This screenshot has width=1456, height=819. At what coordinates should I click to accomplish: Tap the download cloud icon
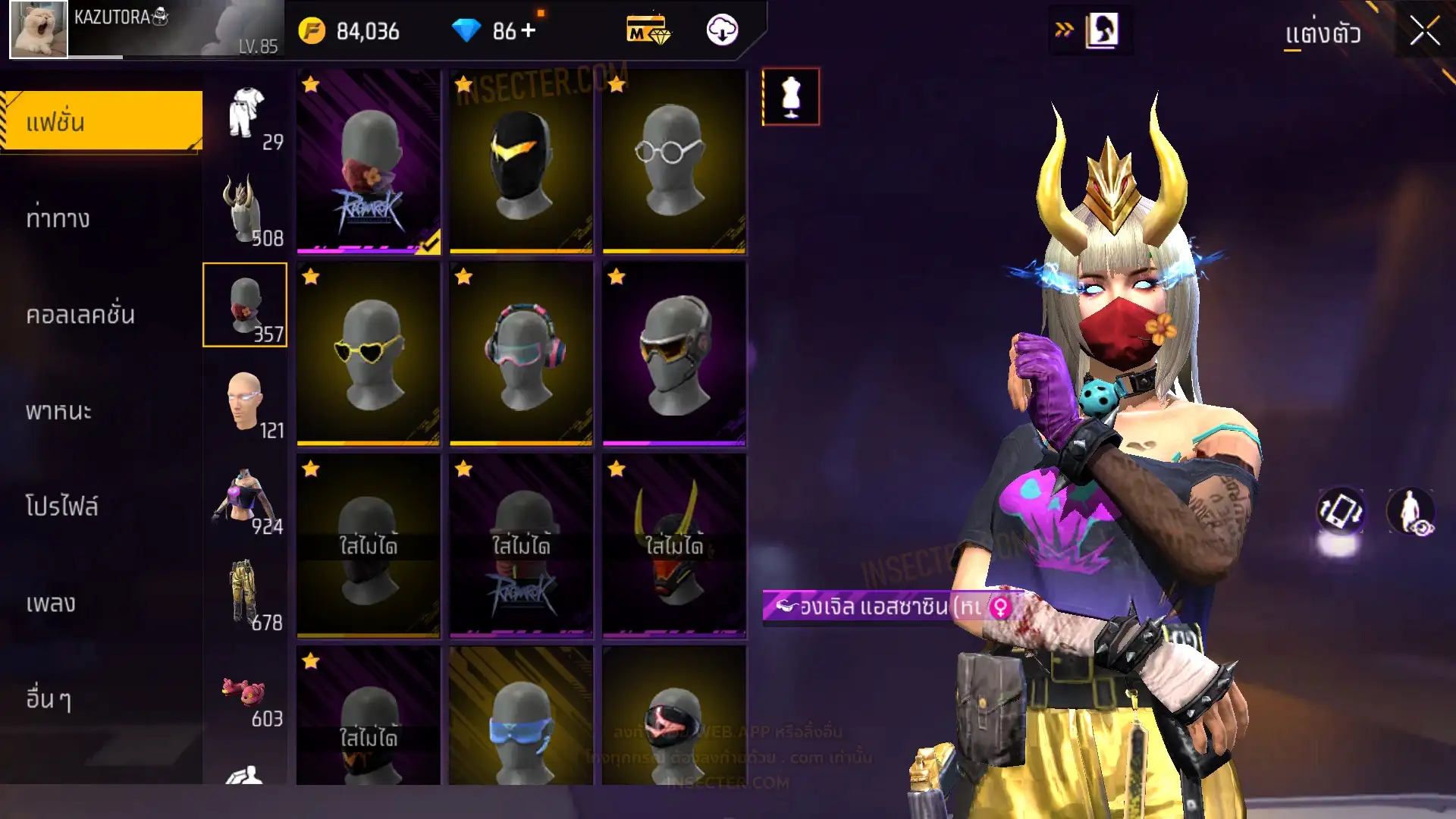click(722, 31)
